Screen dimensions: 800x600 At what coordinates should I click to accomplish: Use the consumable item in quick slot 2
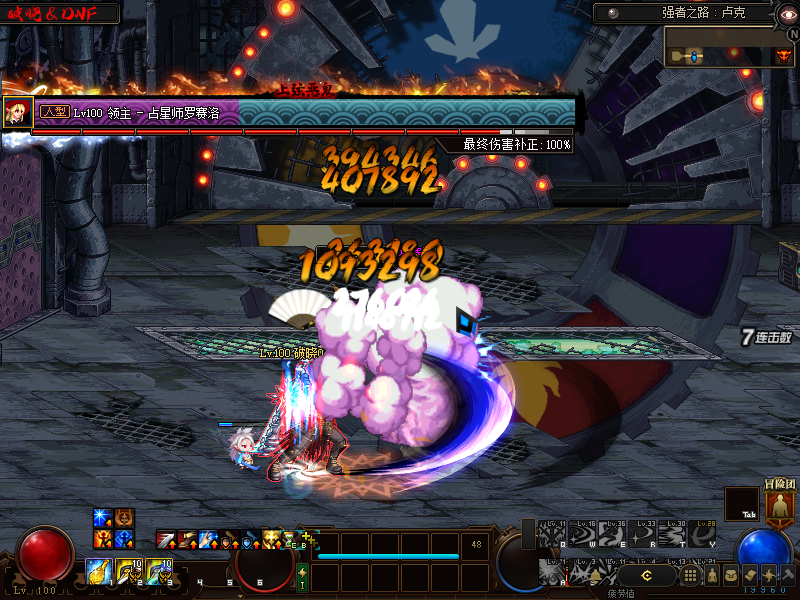[x=129, y=573]
